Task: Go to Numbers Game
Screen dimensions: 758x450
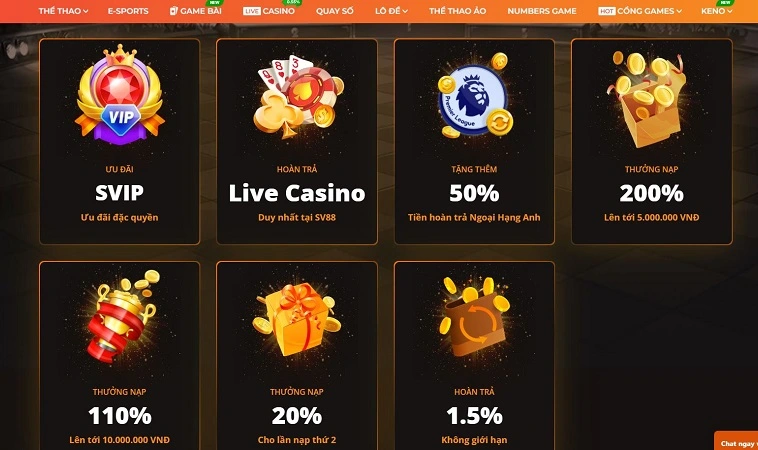Action: [541, 10]
